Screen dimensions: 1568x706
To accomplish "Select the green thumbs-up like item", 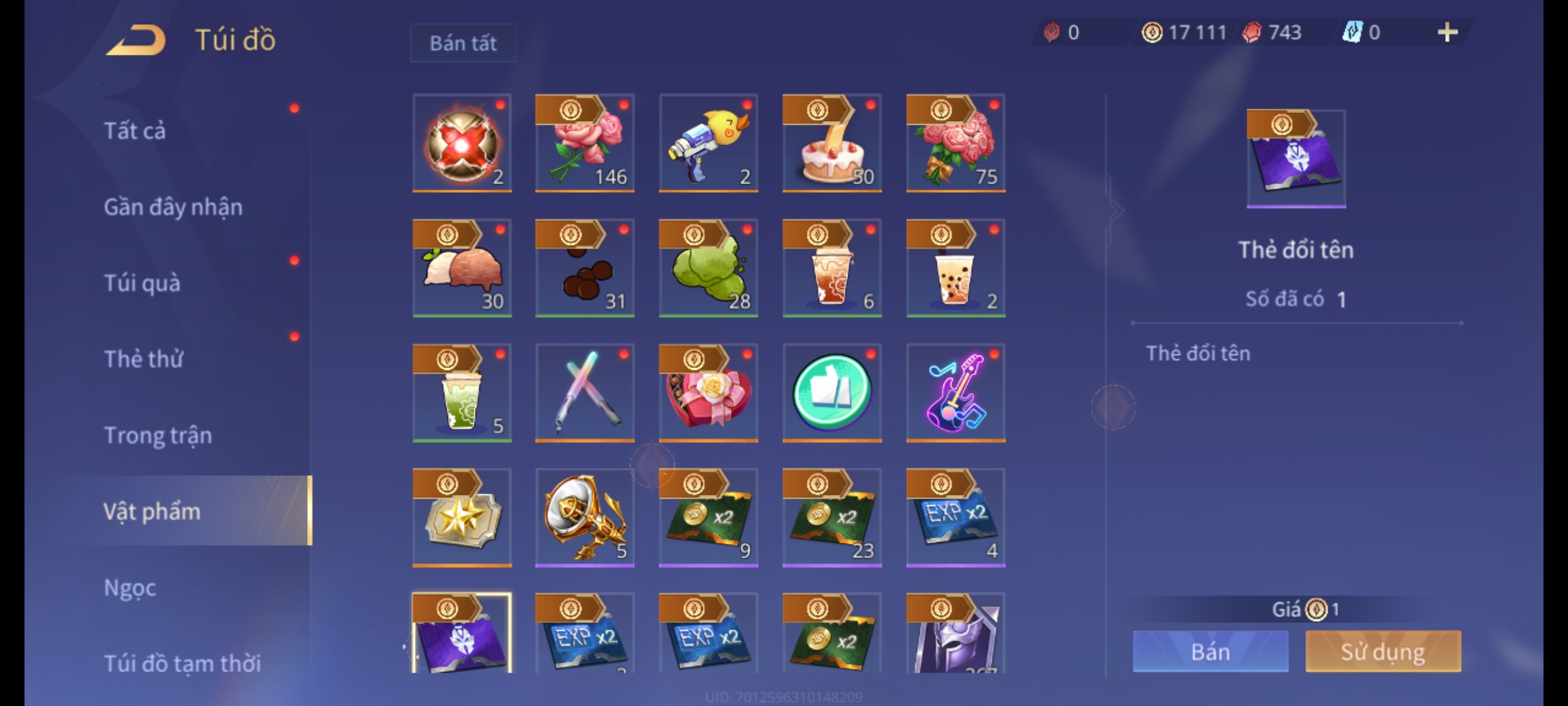I will [x=832, y=392].
